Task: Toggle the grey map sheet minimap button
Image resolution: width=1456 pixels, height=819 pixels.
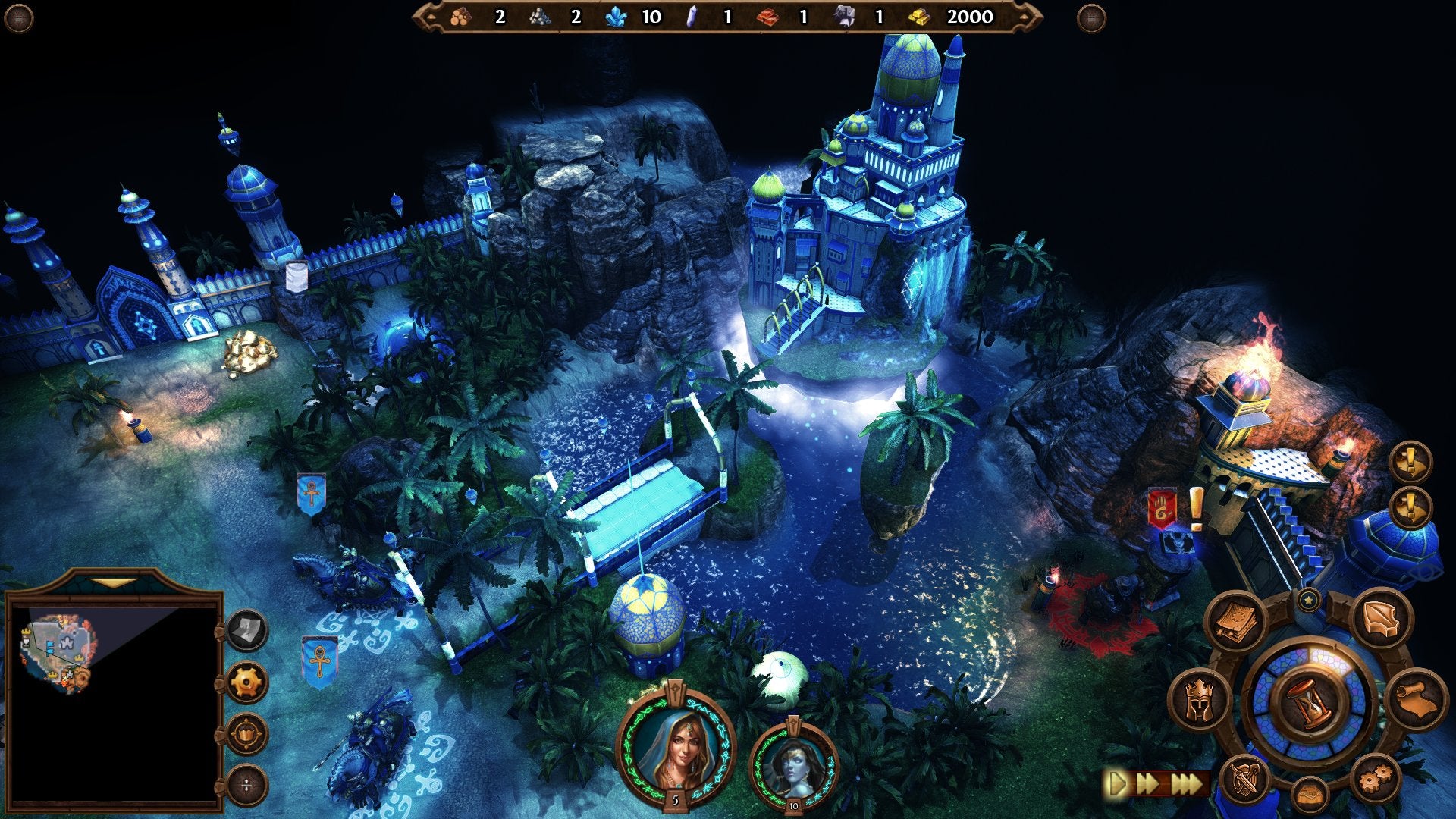Action: click(x=247, y=630)
